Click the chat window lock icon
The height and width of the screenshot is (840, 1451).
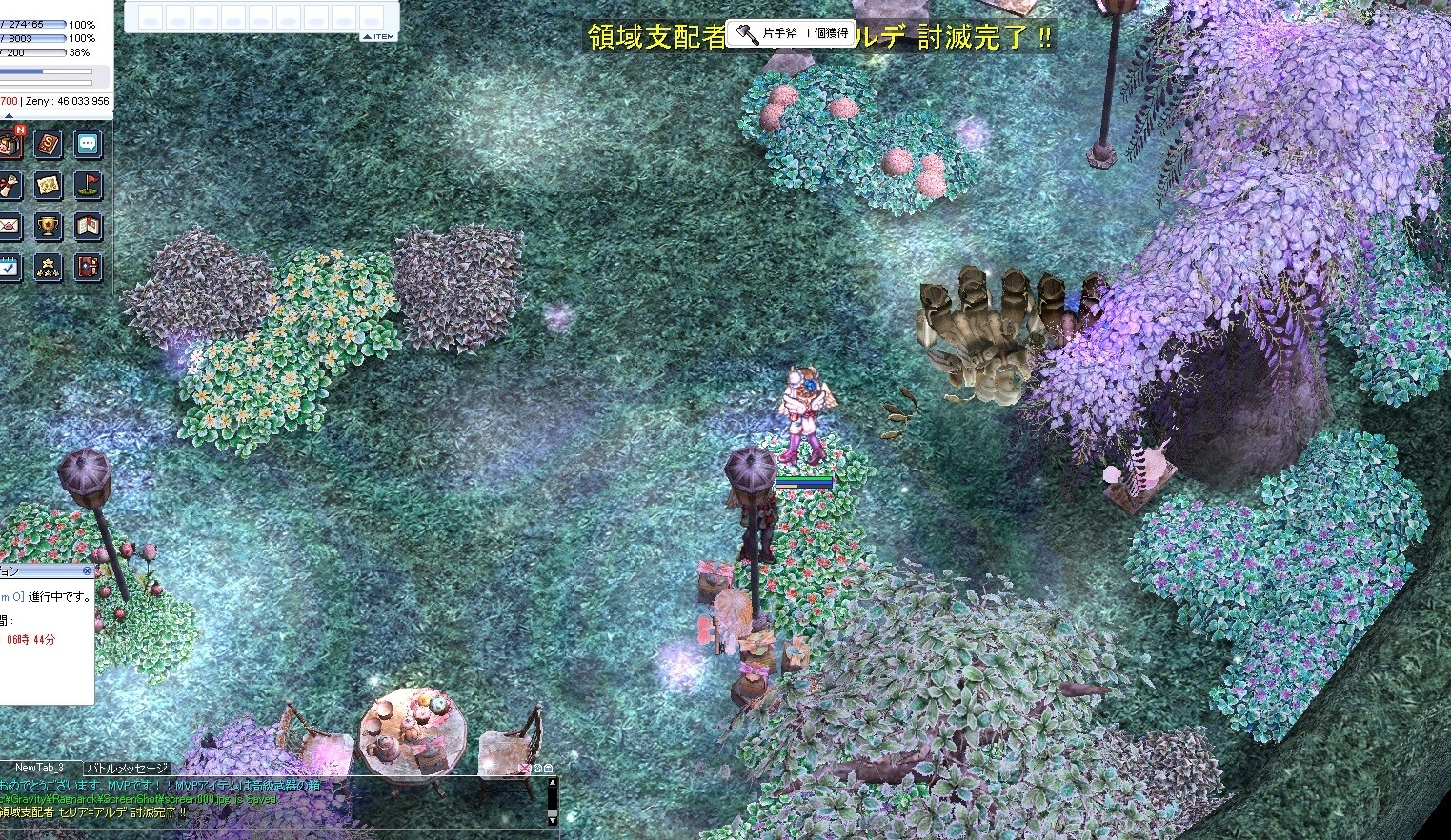coord(548,768)
